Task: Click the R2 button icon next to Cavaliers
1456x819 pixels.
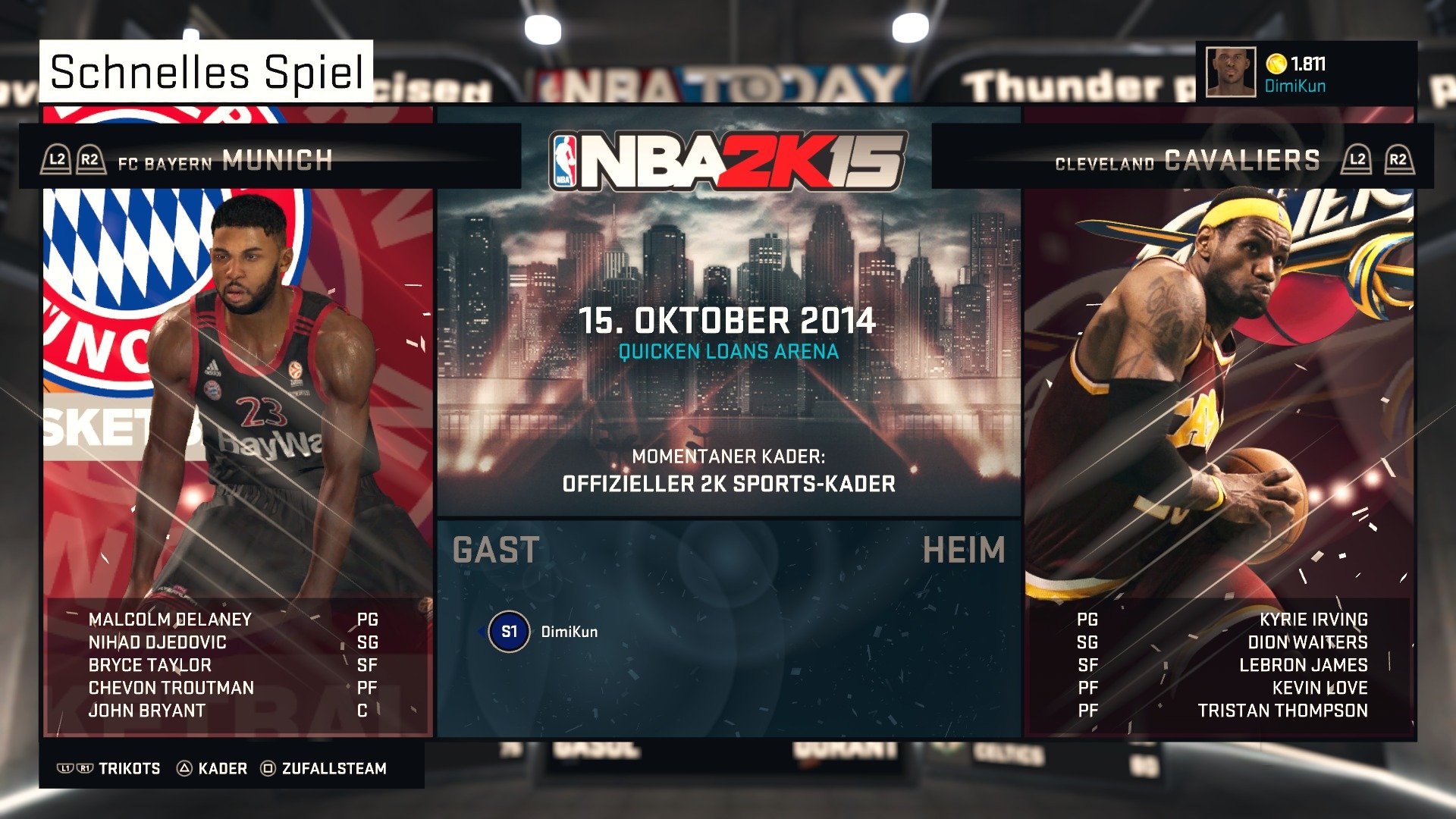Action: tap(1399, 159)
